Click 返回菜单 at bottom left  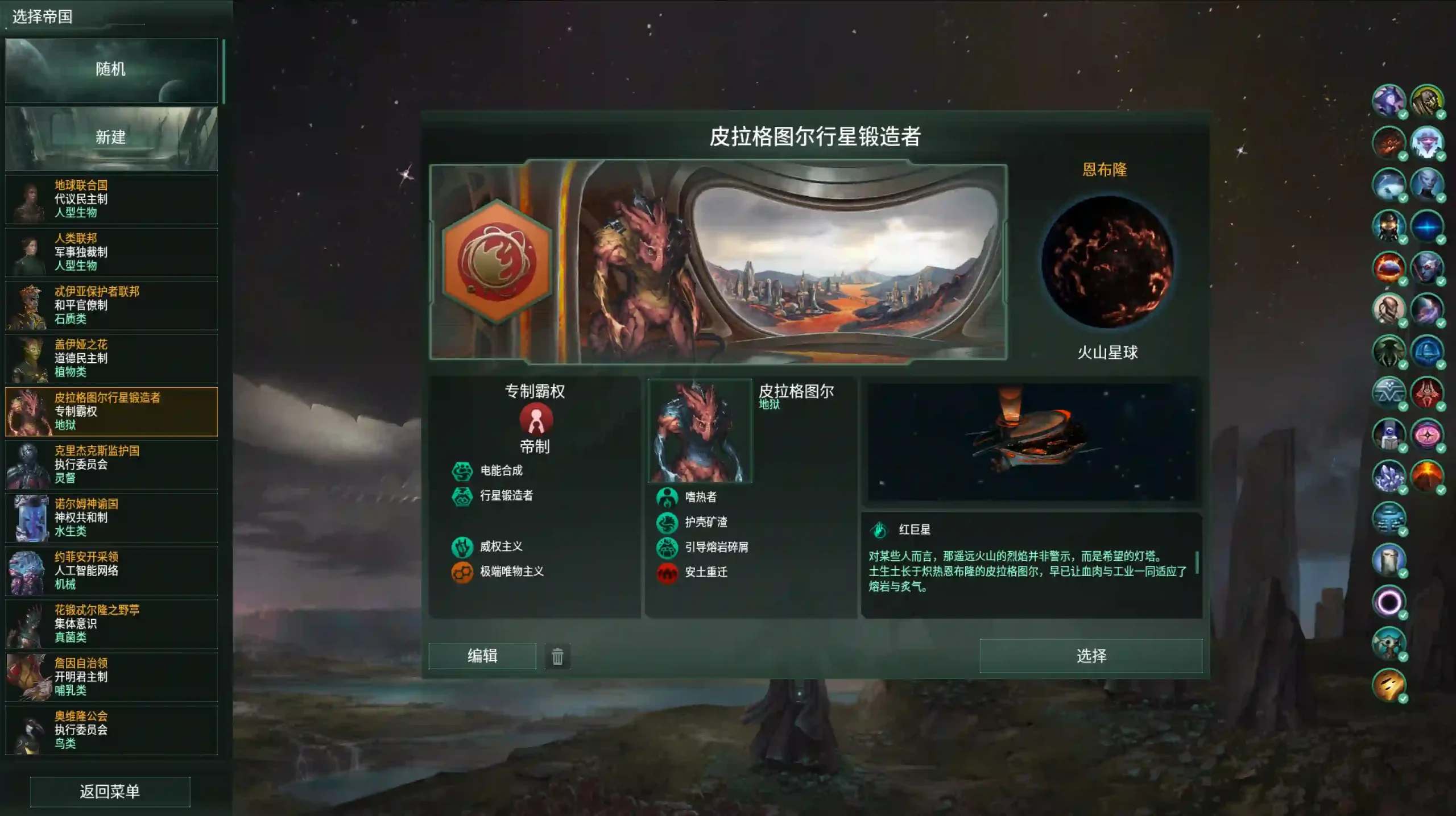(110, 792)
